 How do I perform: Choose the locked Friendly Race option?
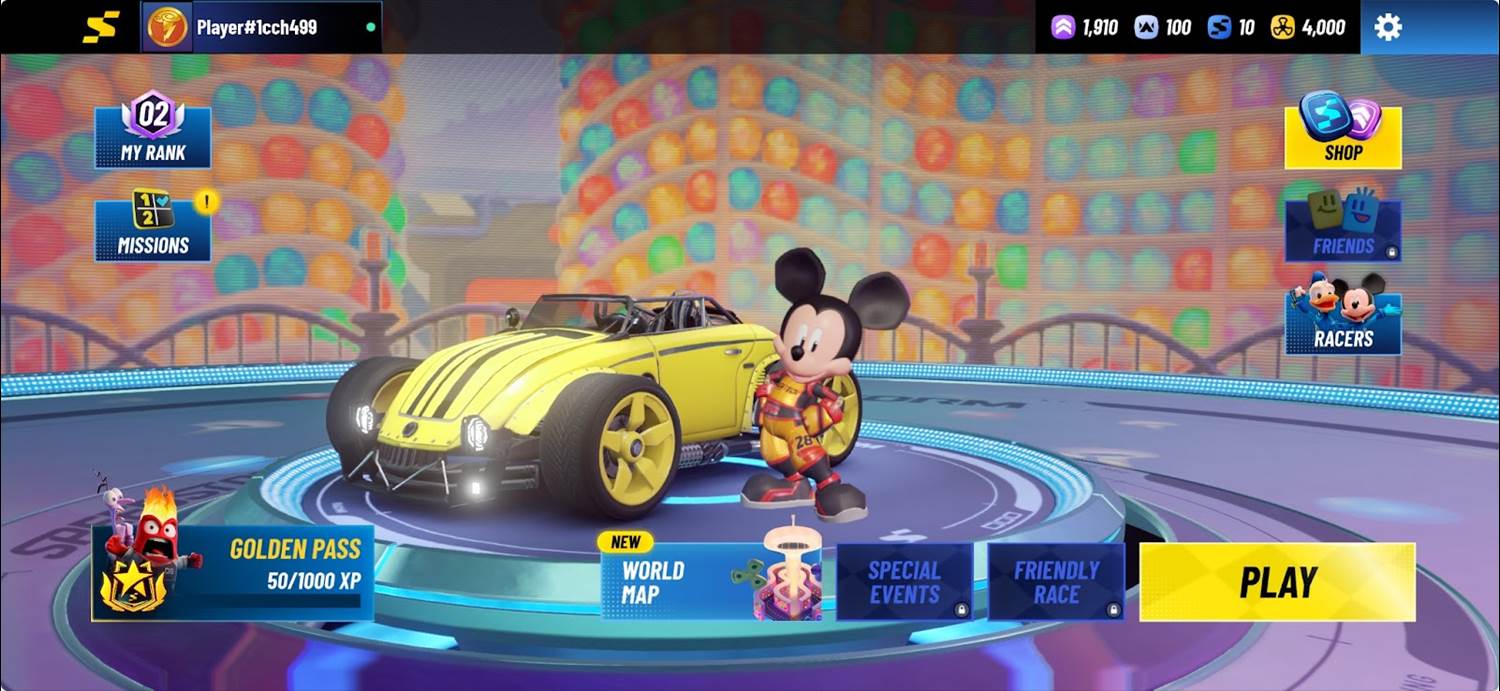(x=1056, y=582)
